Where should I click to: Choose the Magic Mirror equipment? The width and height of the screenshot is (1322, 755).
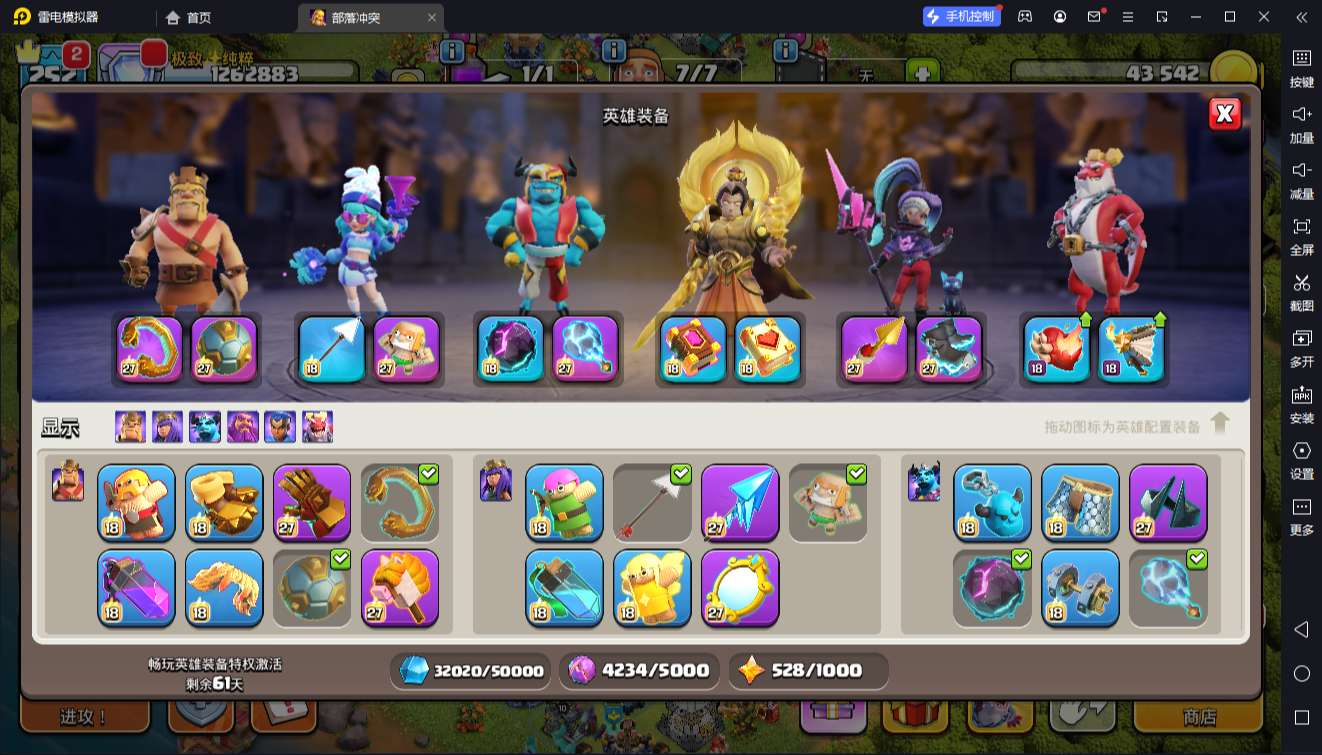click(740, 588)
